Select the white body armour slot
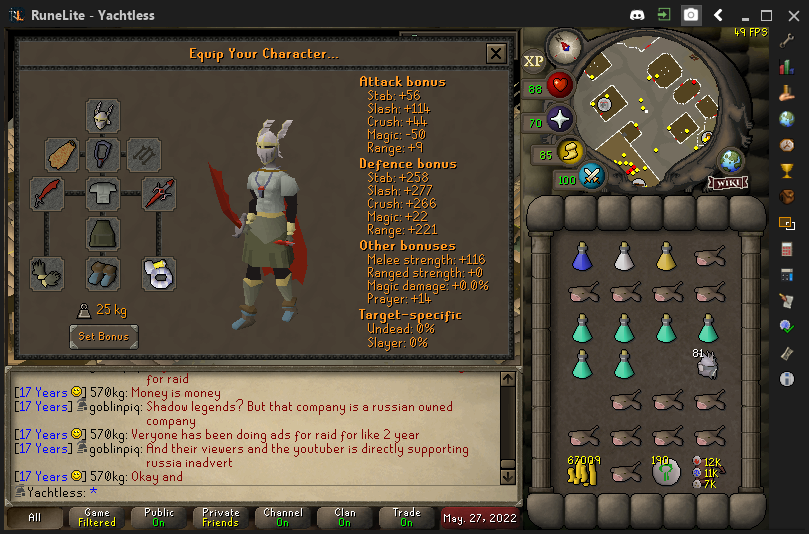The image size is (809, 534). coord(103,193)
